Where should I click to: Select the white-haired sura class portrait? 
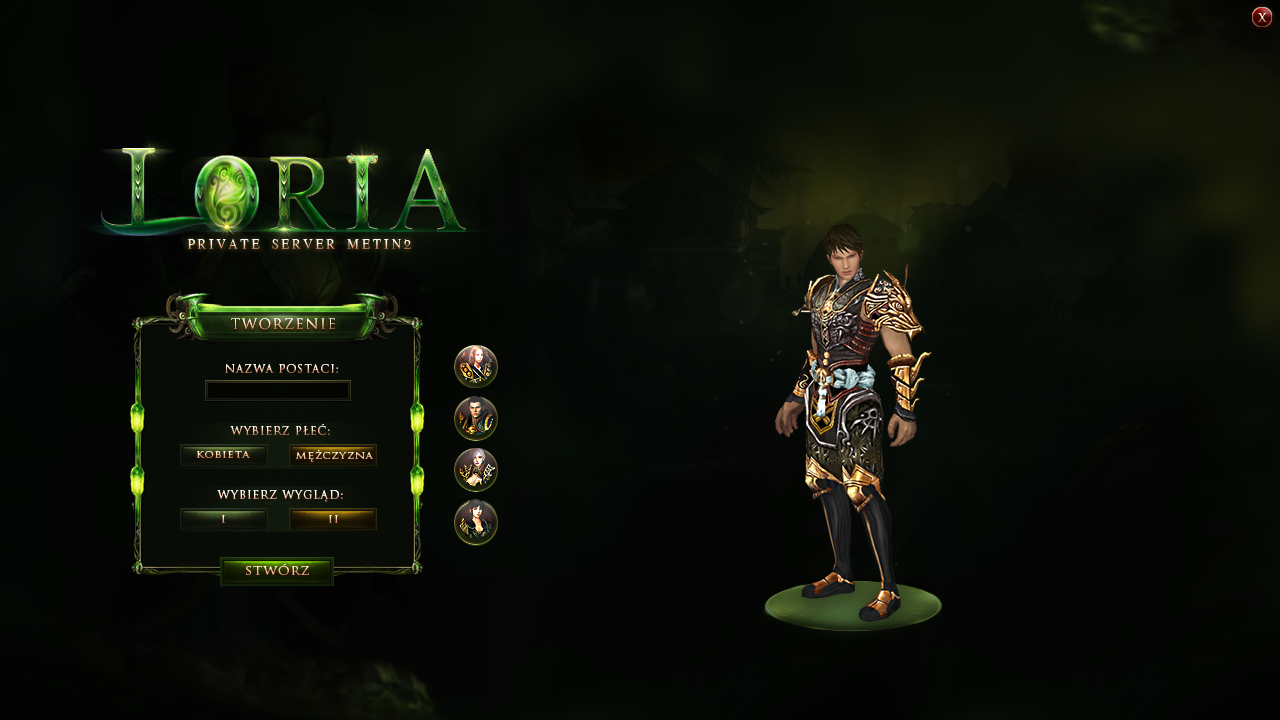click(x=477, y=471)
